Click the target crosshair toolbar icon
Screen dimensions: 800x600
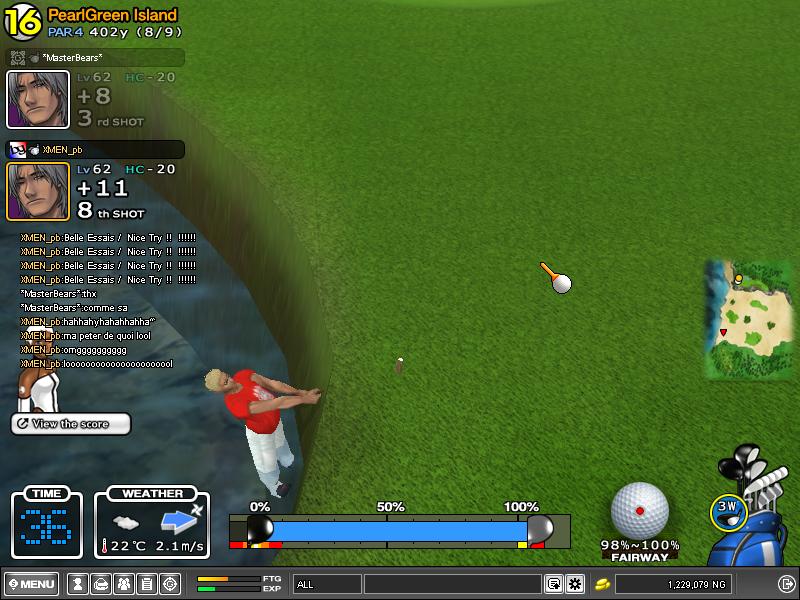click(170, 584)
